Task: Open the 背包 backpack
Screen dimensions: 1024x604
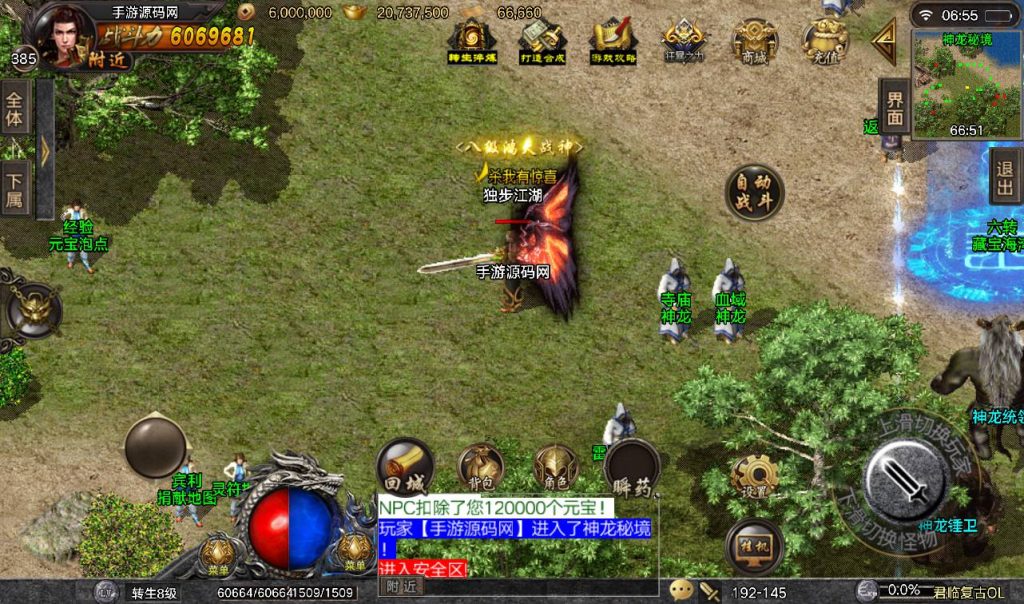Action: pos(480,467)
